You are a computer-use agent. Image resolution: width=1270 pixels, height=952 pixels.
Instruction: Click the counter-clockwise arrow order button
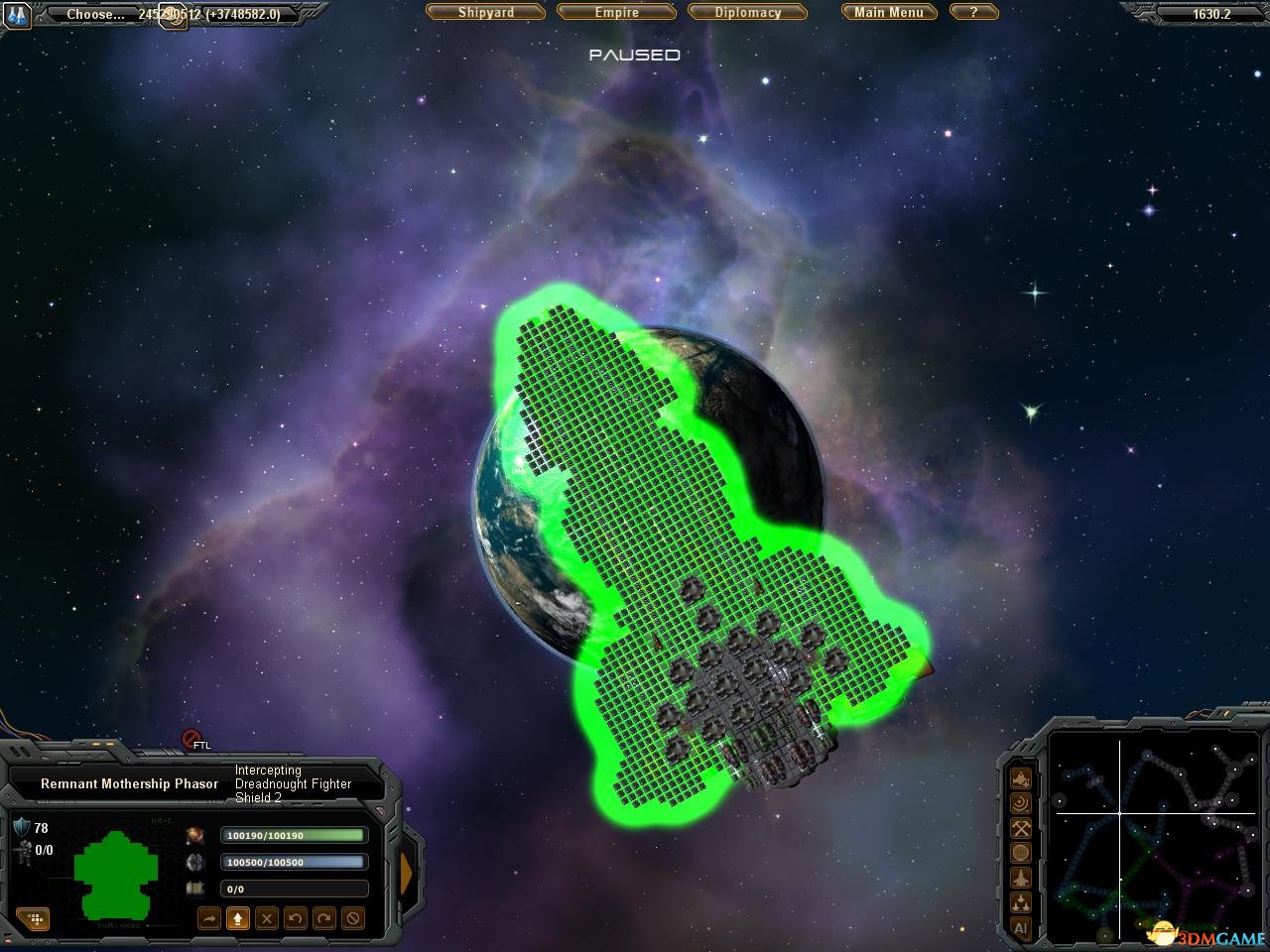point(295,919)
